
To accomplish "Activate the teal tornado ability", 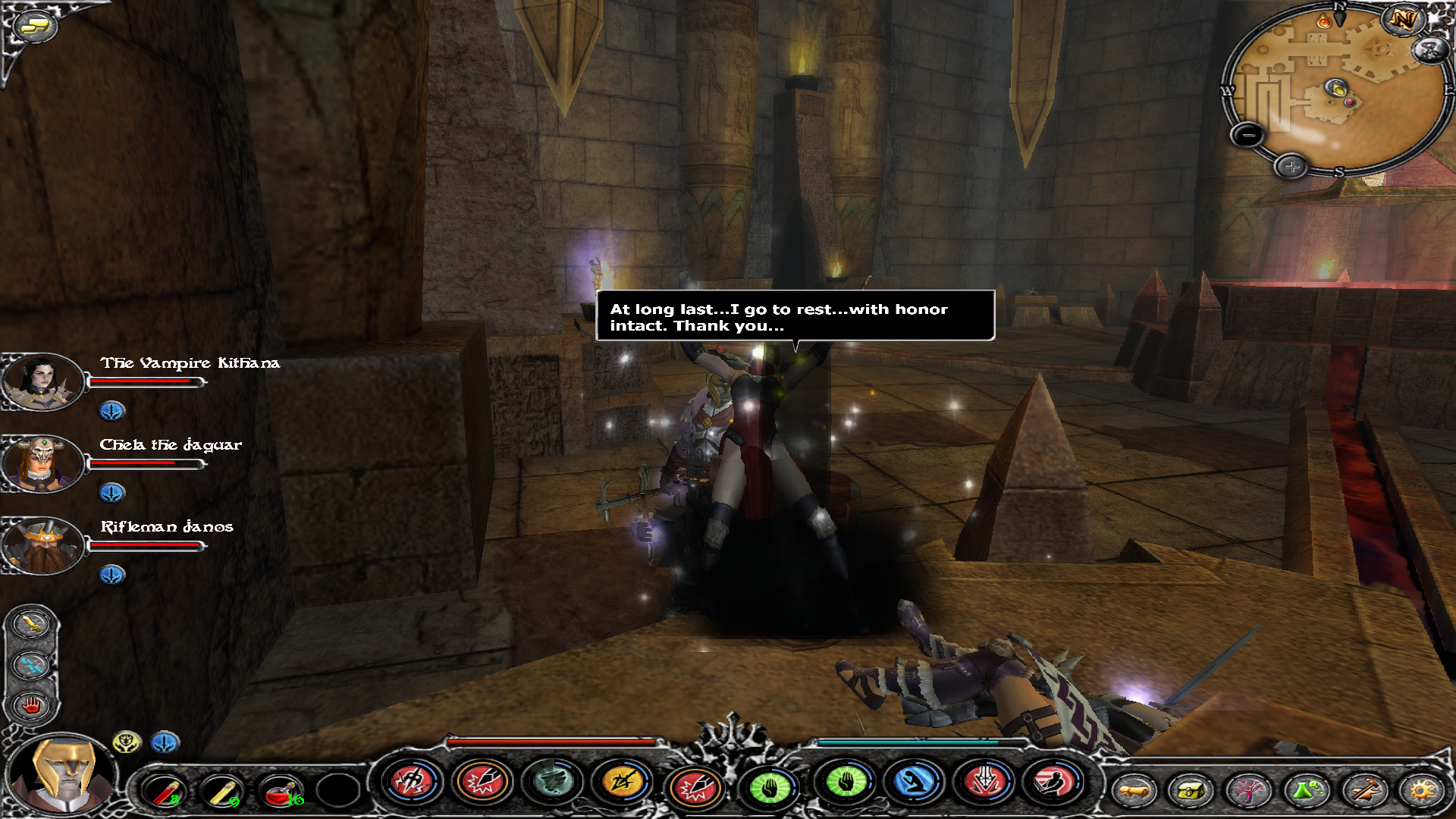I will tap(553, 781).
